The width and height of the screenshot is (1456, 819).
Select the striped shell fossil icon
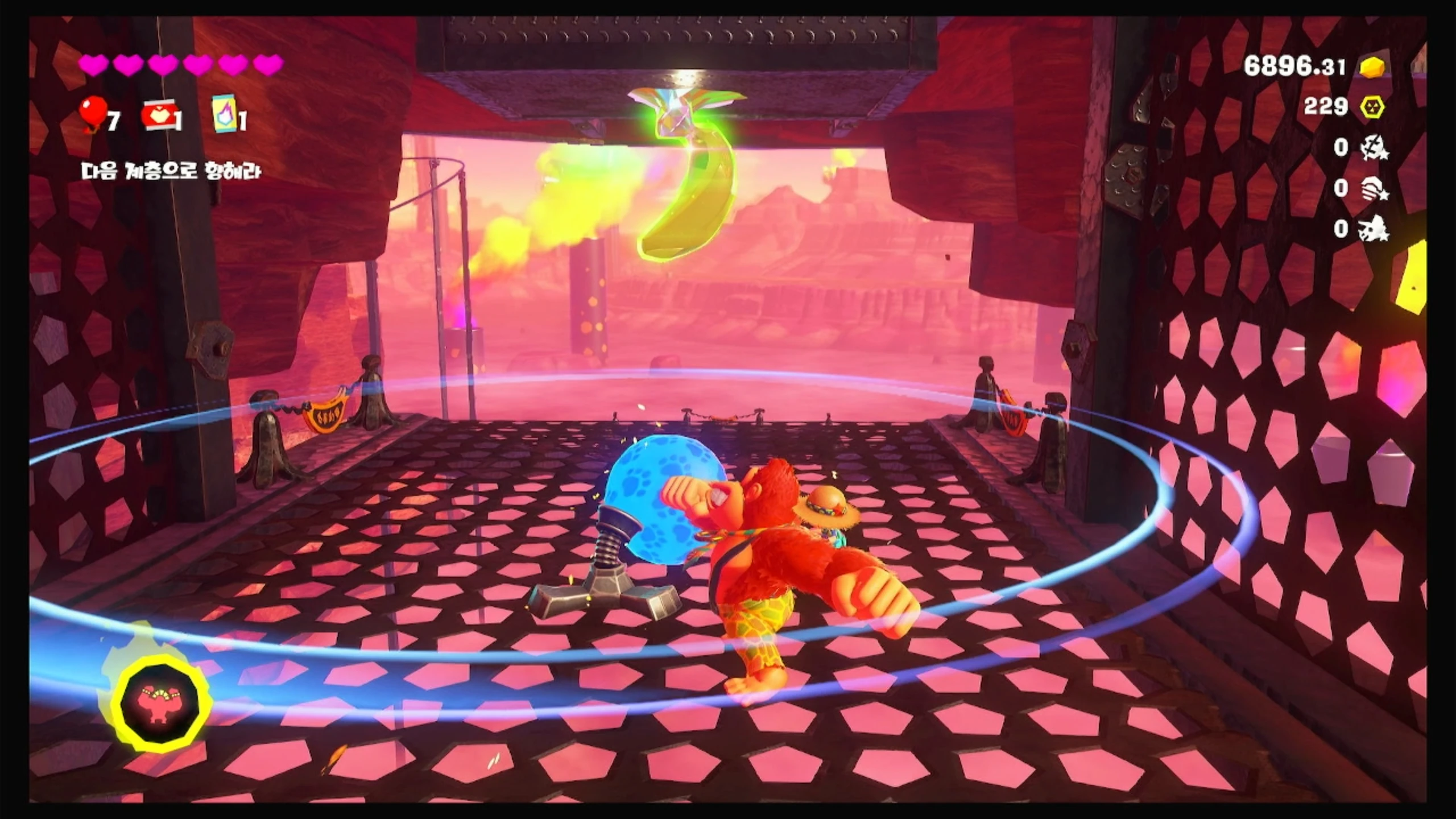coord(1374,189)
